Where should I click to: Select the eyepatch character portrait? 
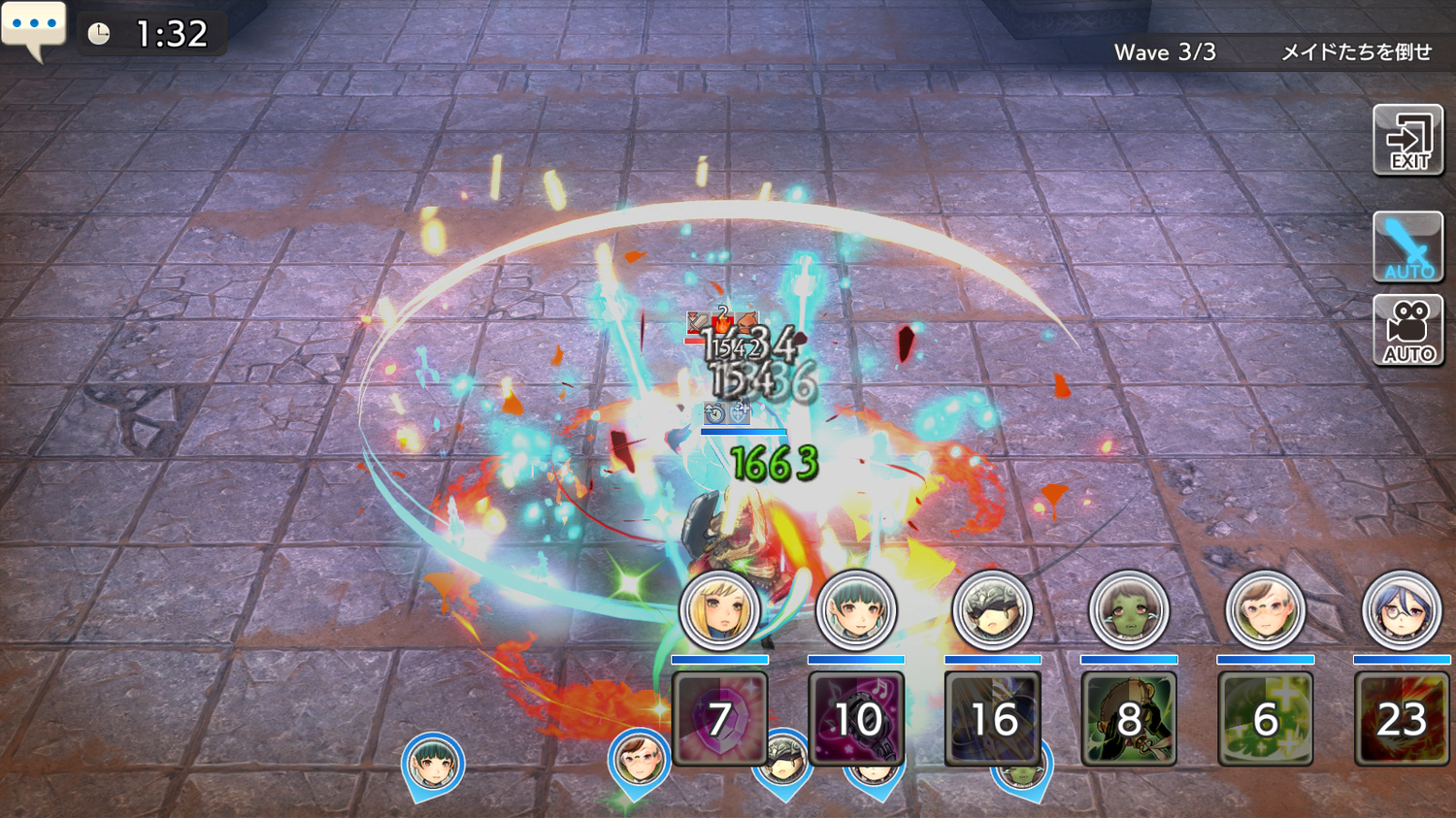tap(992, 610)
